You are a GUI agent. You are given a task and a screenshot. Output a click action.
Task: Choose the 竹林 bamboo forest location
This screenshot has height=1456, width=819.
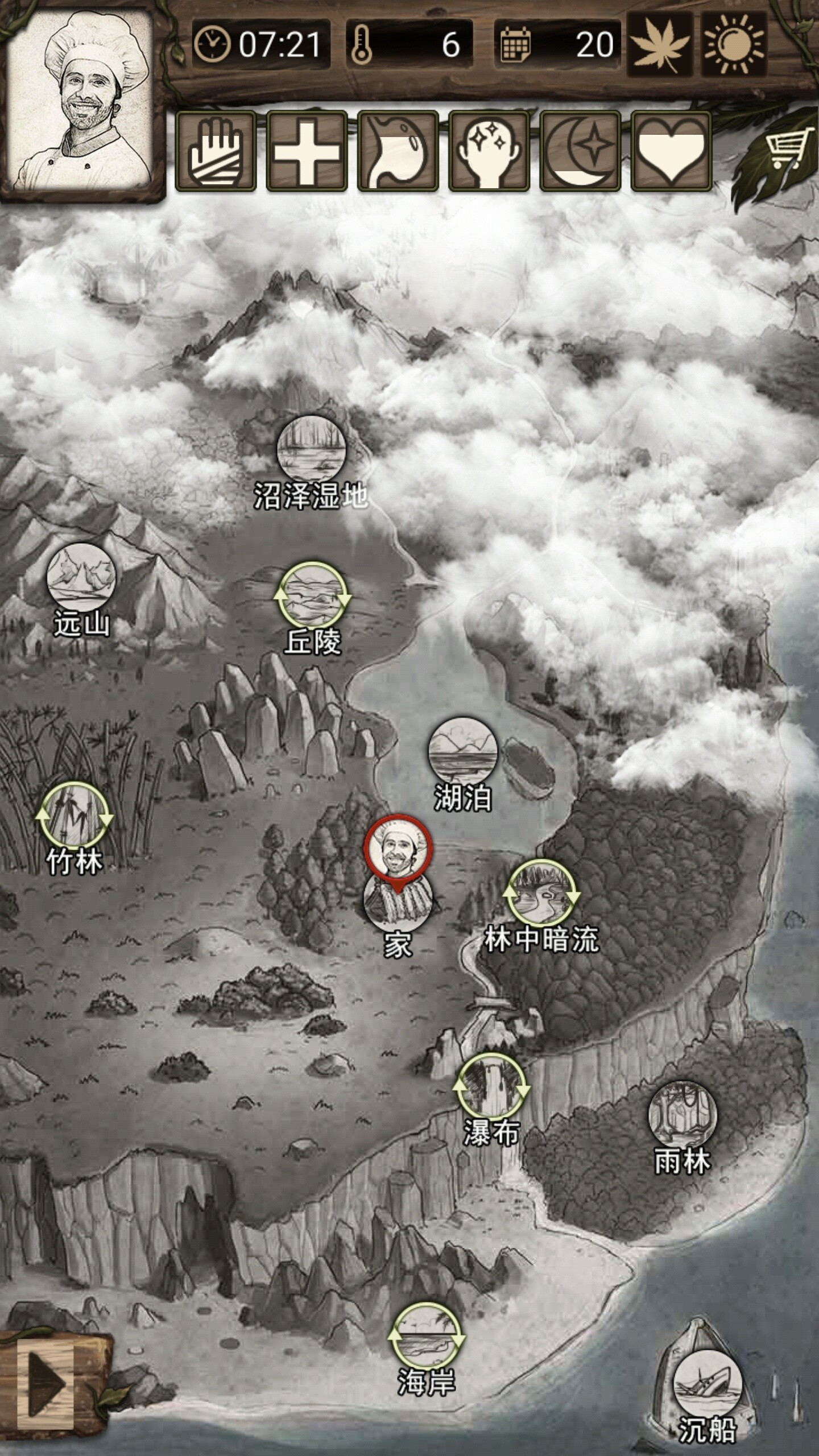pos(75,817)
